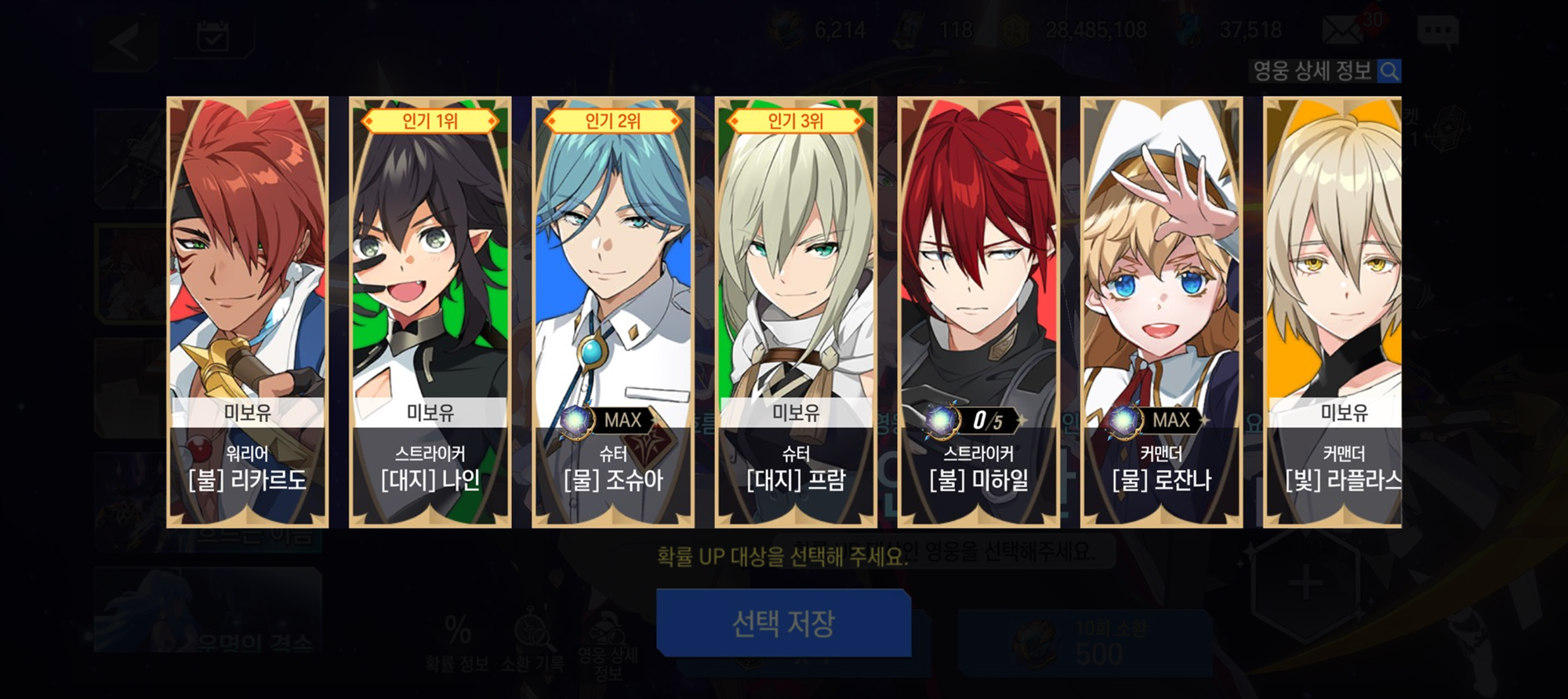Open 영웅 상세 정보 hero details search

pyautogui.click(x=1325, y=71)
